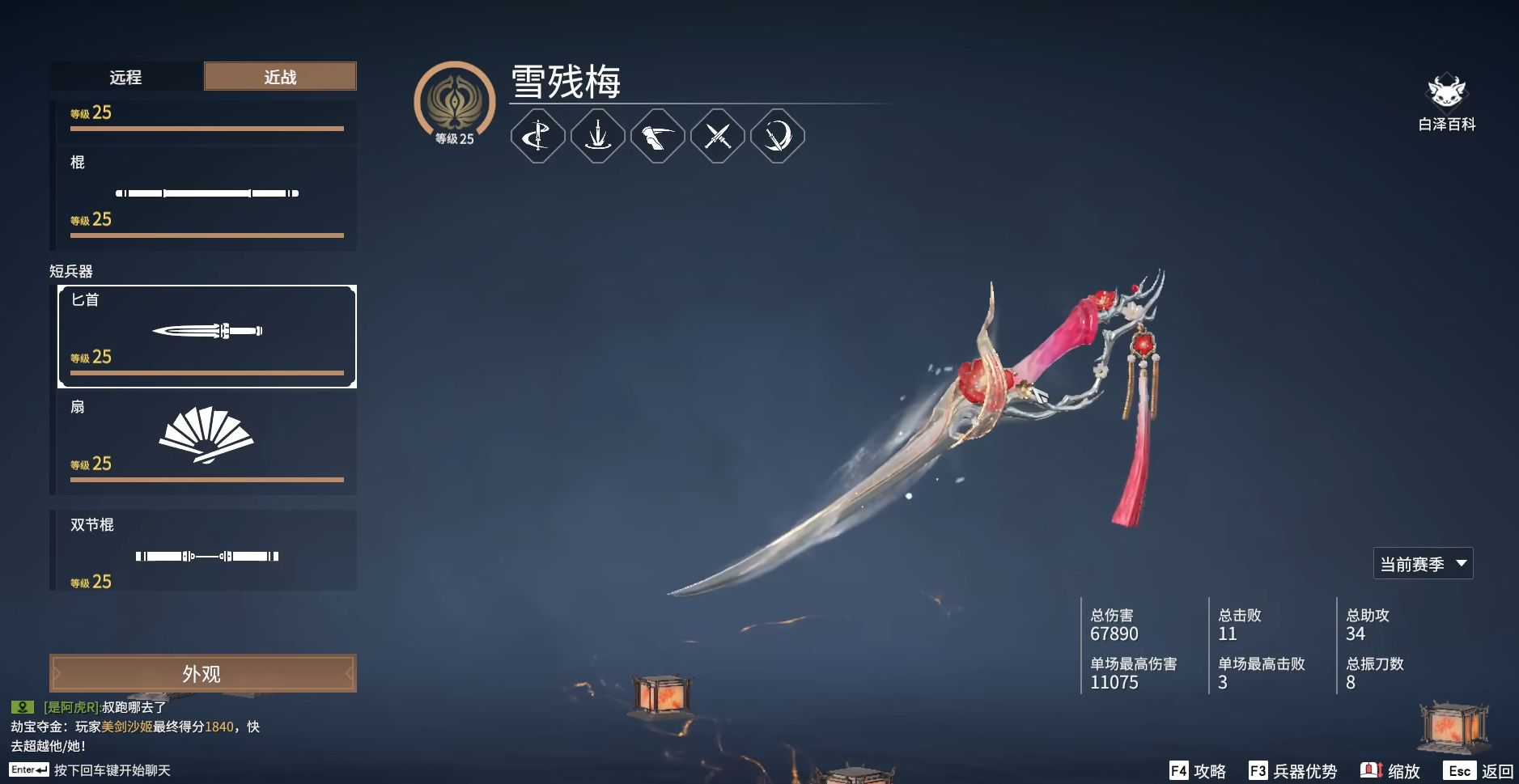Open the 外观 appearance panel
The image size is (1519, 784).
pyautogui.click(x=202, y=672)
